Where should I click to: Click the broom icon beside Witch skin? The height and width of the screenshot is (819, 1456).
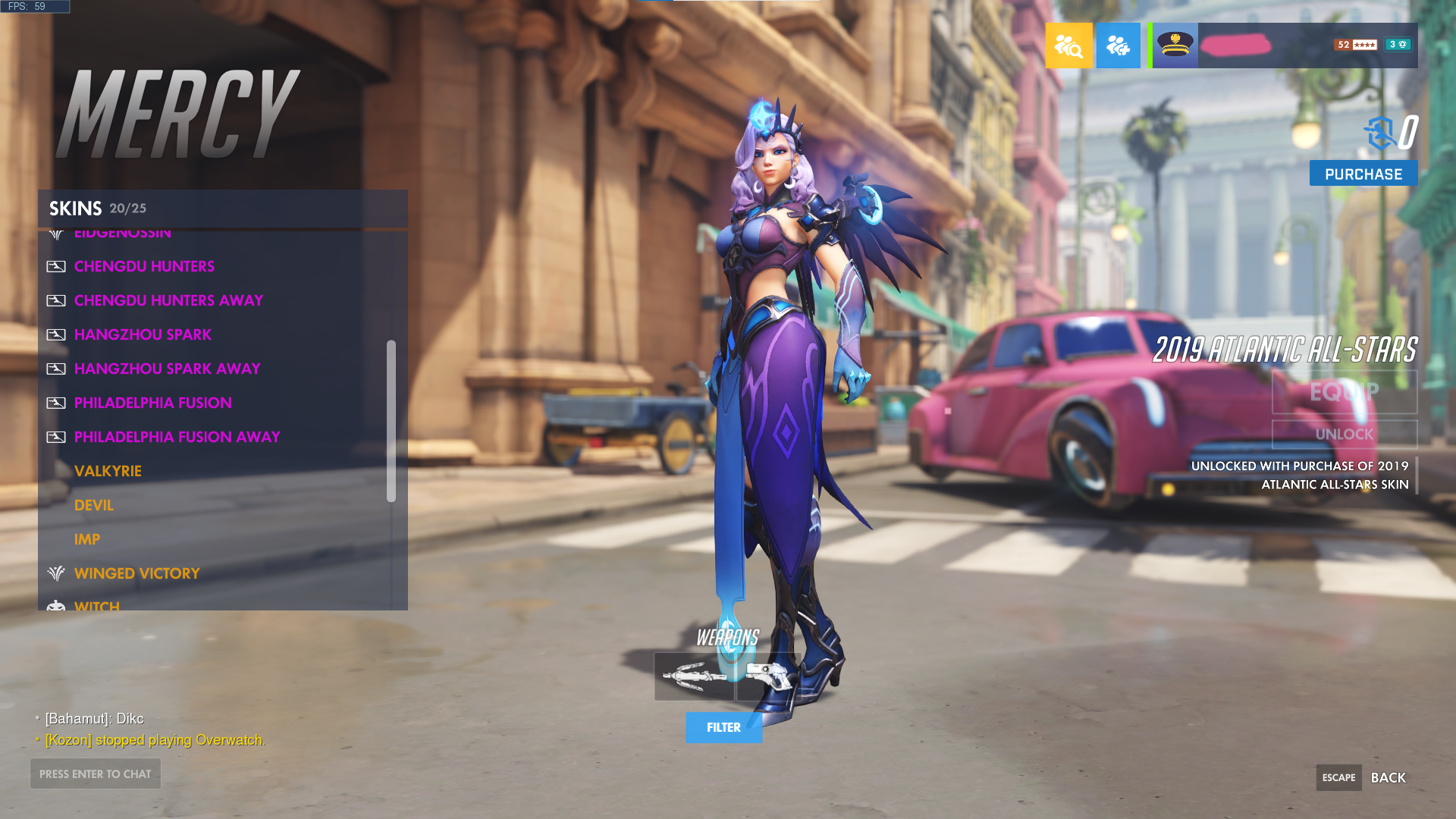pos(54,605)
